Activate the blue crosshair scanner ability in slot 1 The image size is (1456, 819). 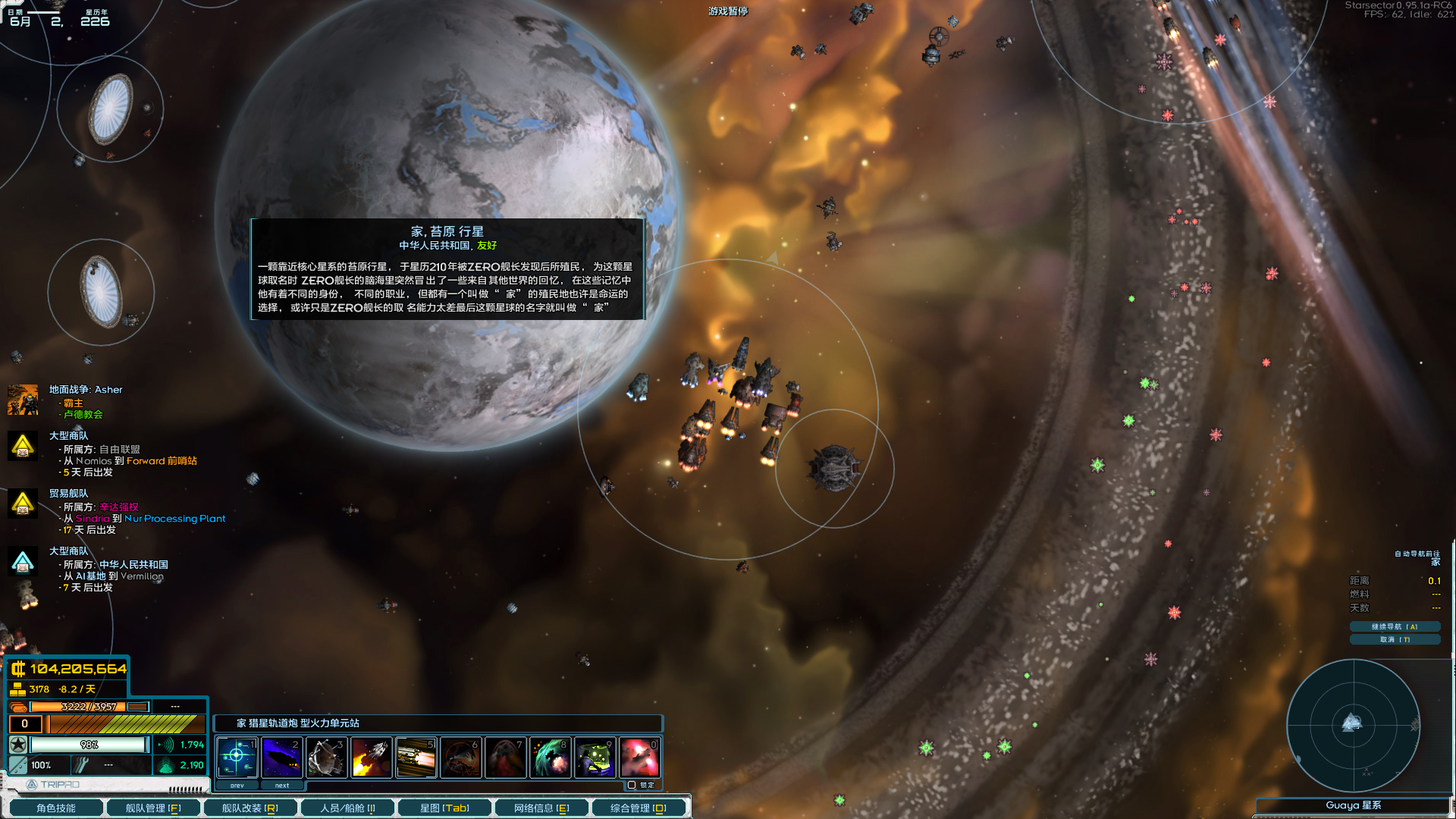[237, 757]
